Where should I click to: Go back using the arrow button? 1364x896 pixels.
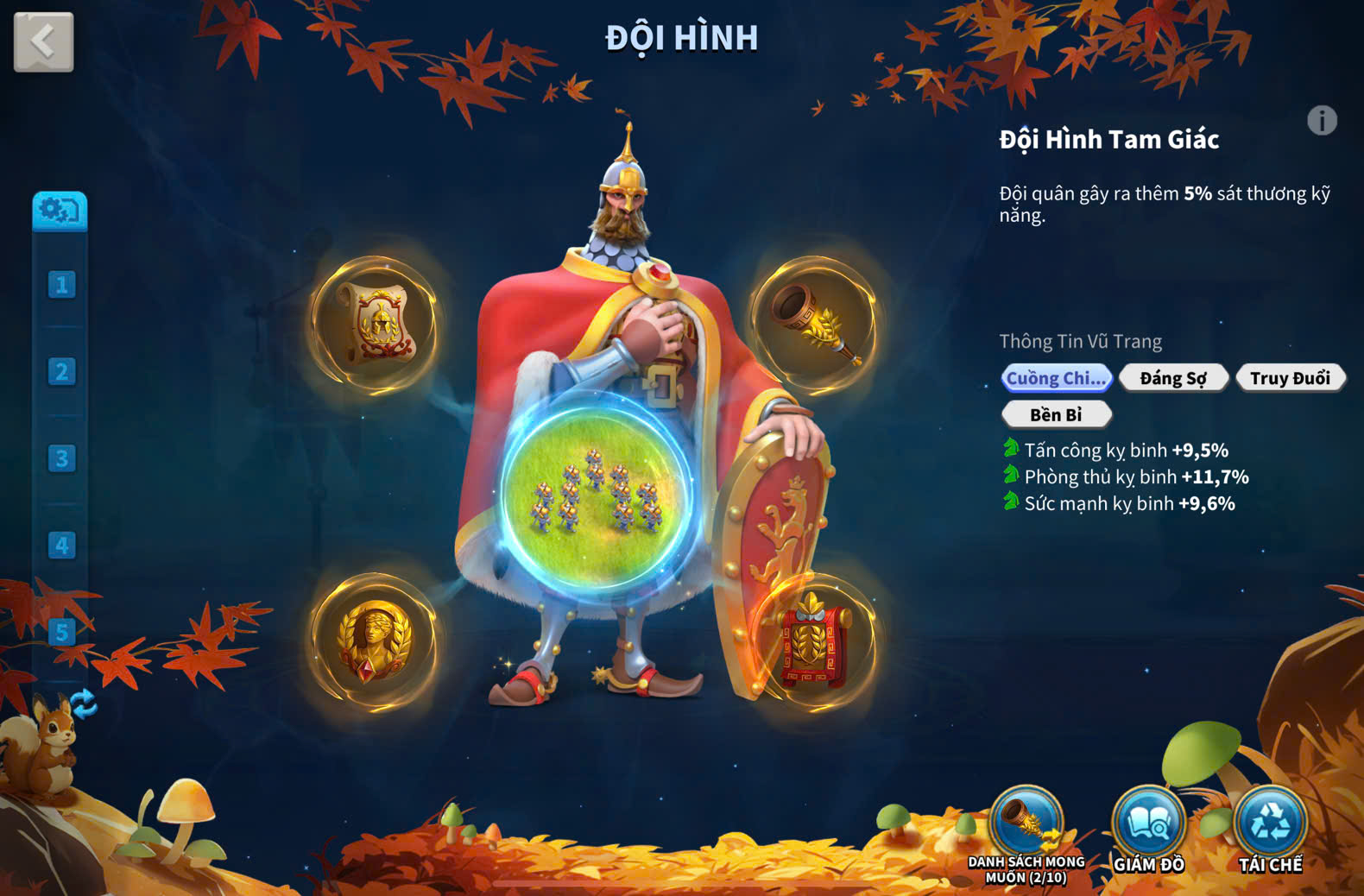tap(43, 41)
